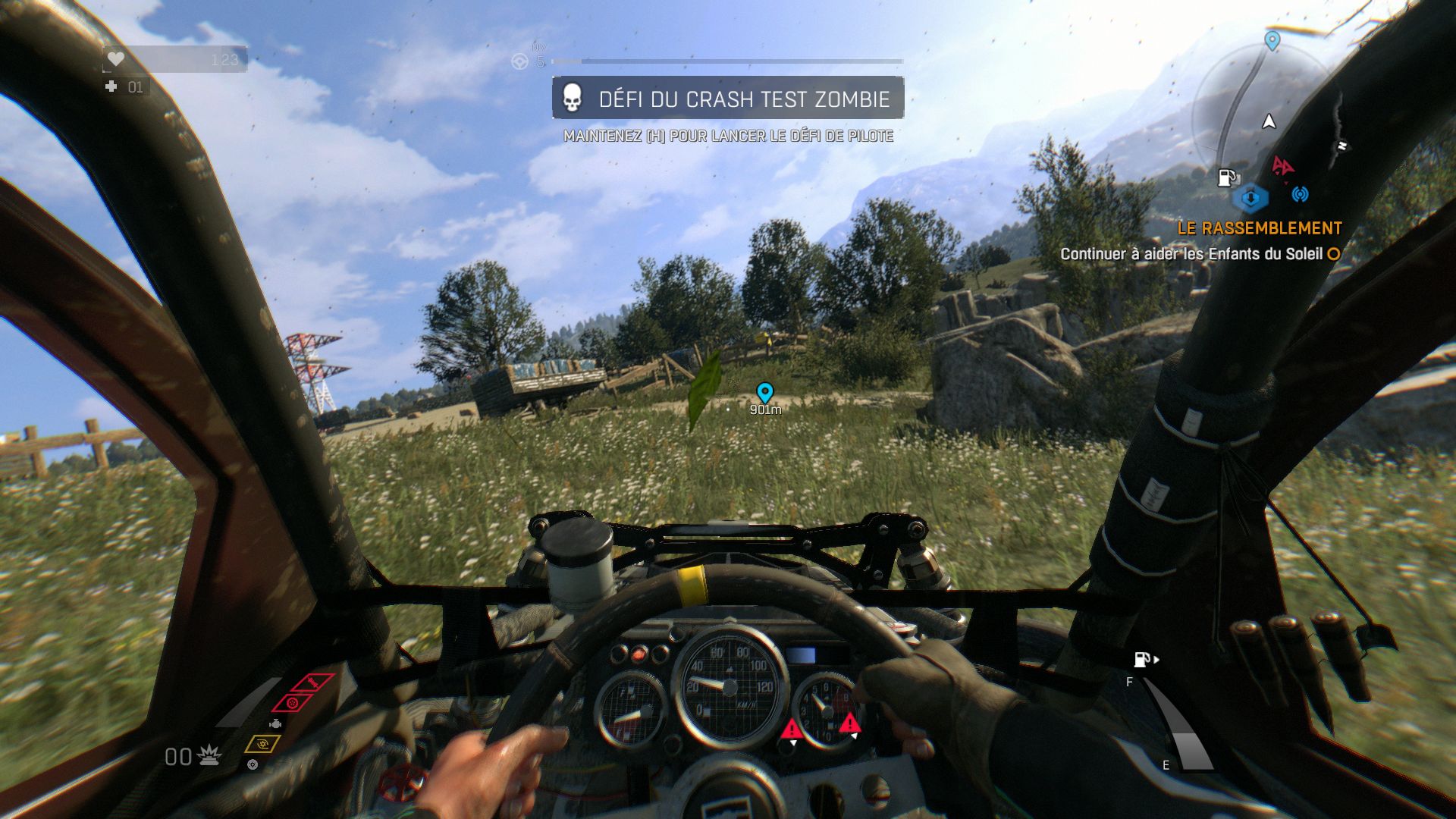Select the blue radio signal minimap marker
Screen dimensions: 1456x819
pyautogui.click(x=1300, y=195)
